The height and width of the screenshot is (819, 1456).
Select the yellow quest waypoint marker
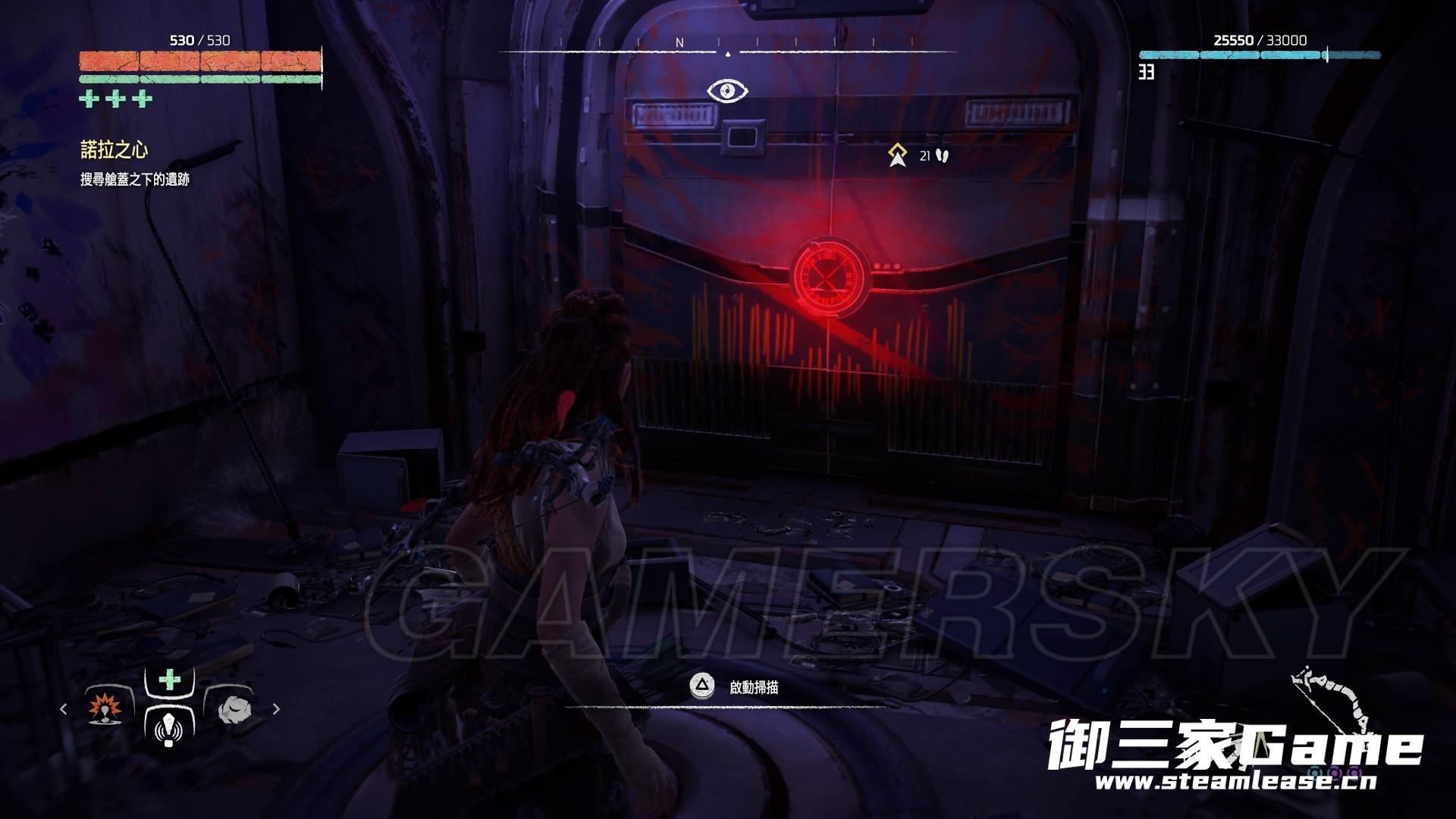pyautogui.click(x=898, y=155)
